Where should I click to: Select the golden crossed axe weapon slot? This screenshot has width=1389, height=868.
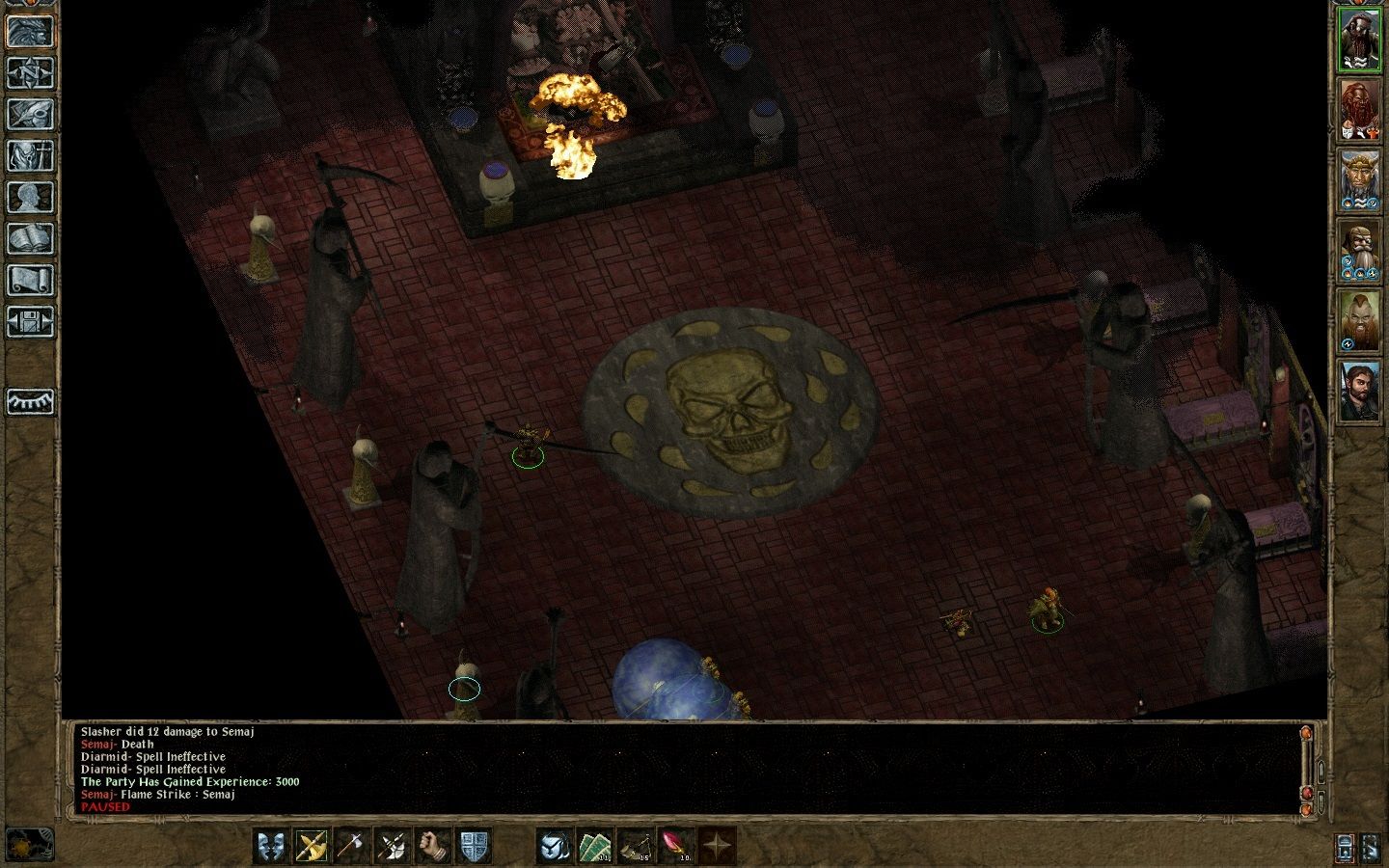click(312, 846)
